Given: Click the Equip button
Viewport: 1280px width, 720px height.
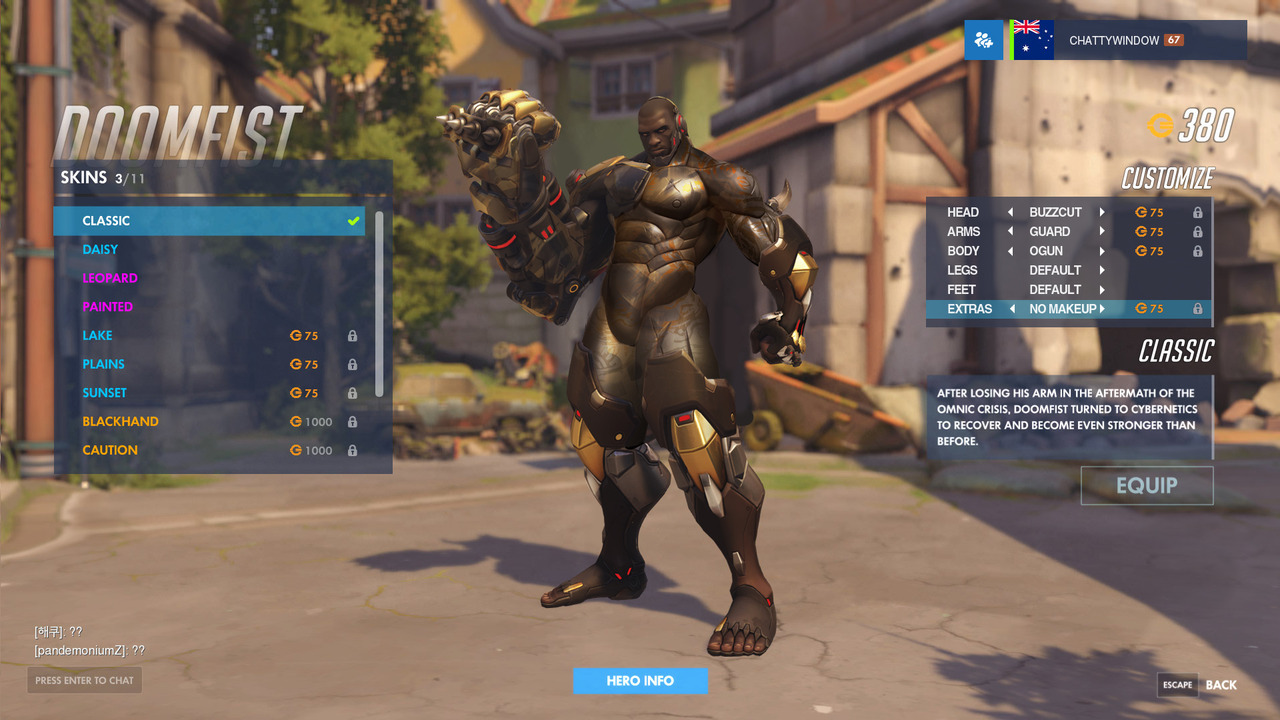Looking at the screenshot, I should [x=1146, y=486].
